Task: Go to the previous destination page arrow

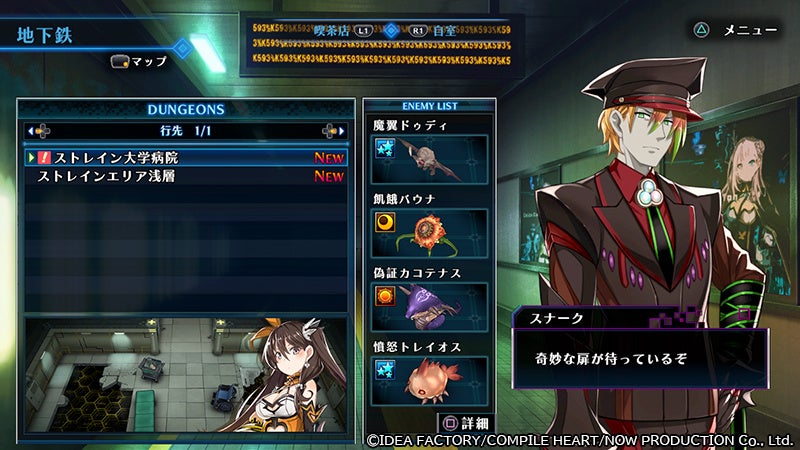Action: [39, 130]
